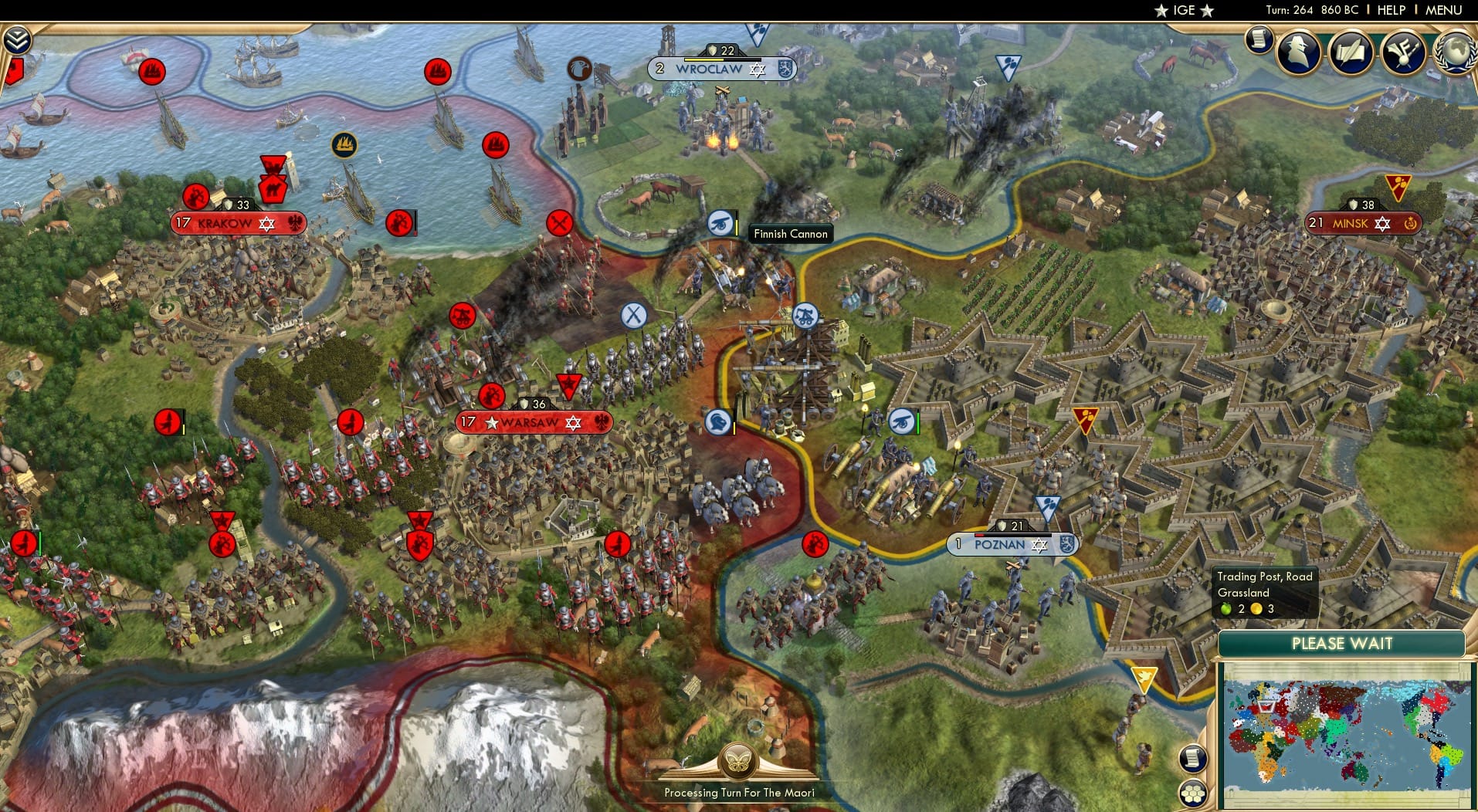This screenshot has height=812, width=1478.
Task: Click the scroll icon above the strategic view button
Action: click(x=1192, y=759)
